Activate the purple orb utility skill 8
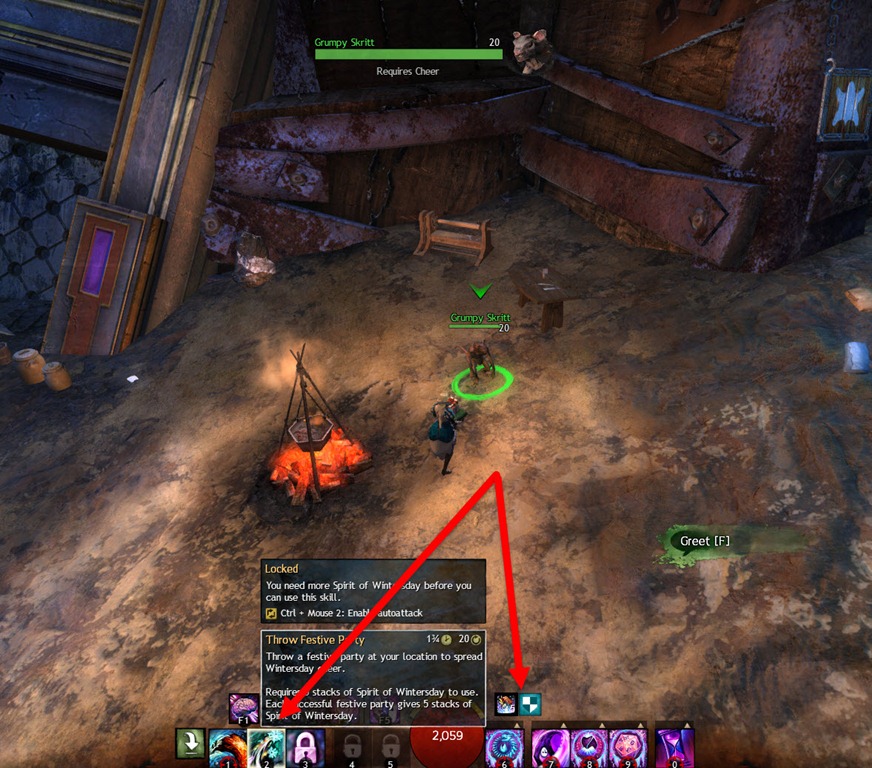Screen dimensions: 872x768 click(590, 747)
